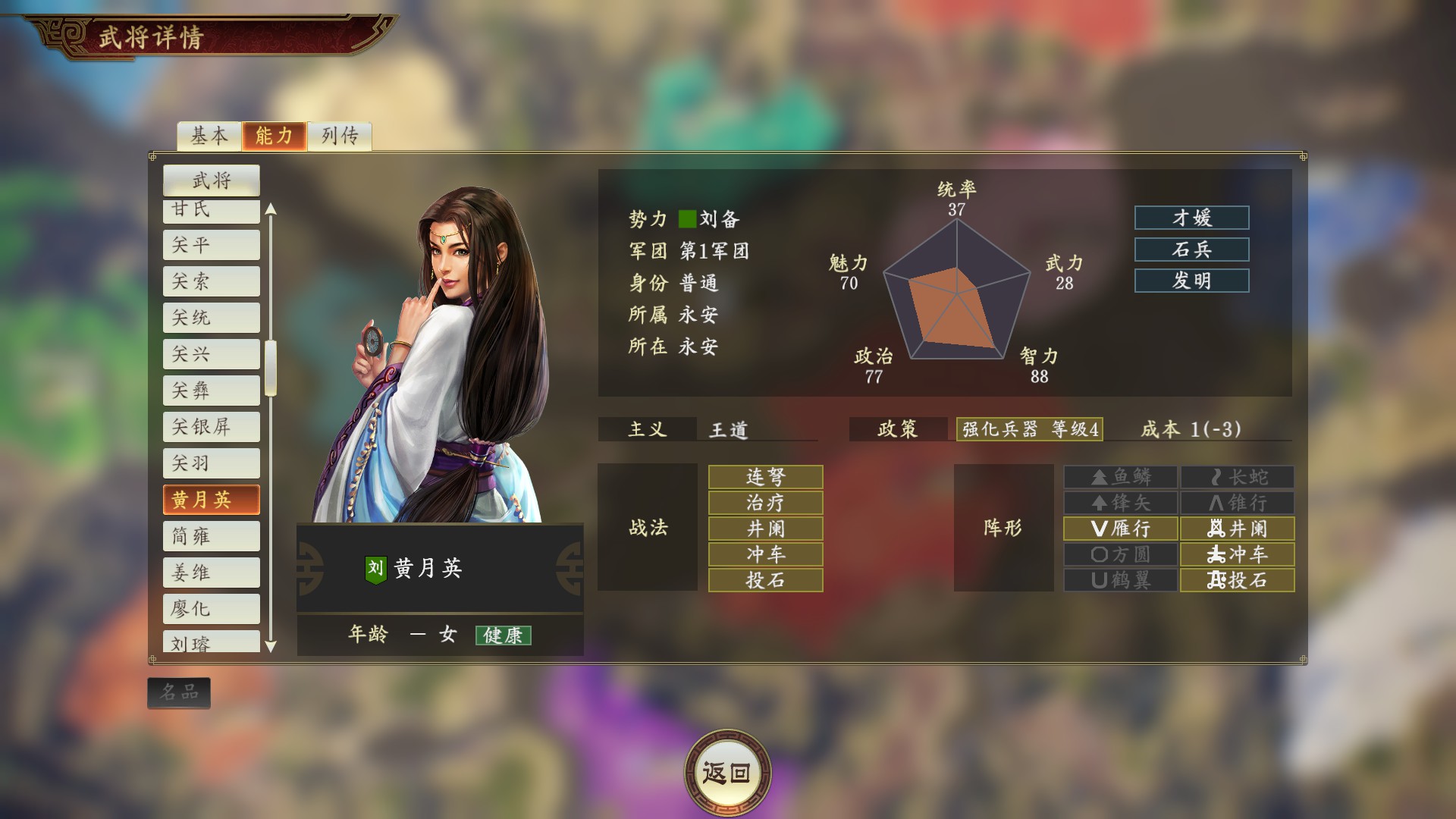Open the 强化兵器 等级4 policy details

coord(1030,429)
